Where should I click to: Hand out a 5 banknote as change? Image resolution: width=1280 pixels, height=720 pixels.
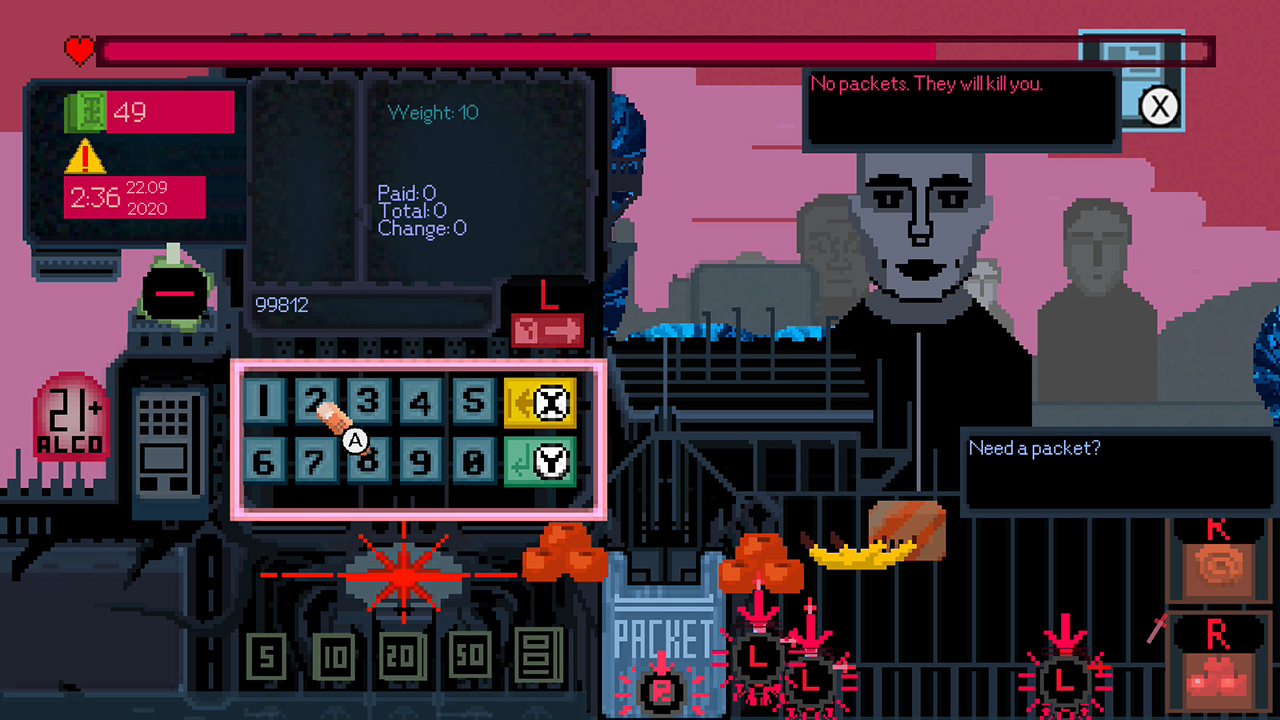click(265, 656)
